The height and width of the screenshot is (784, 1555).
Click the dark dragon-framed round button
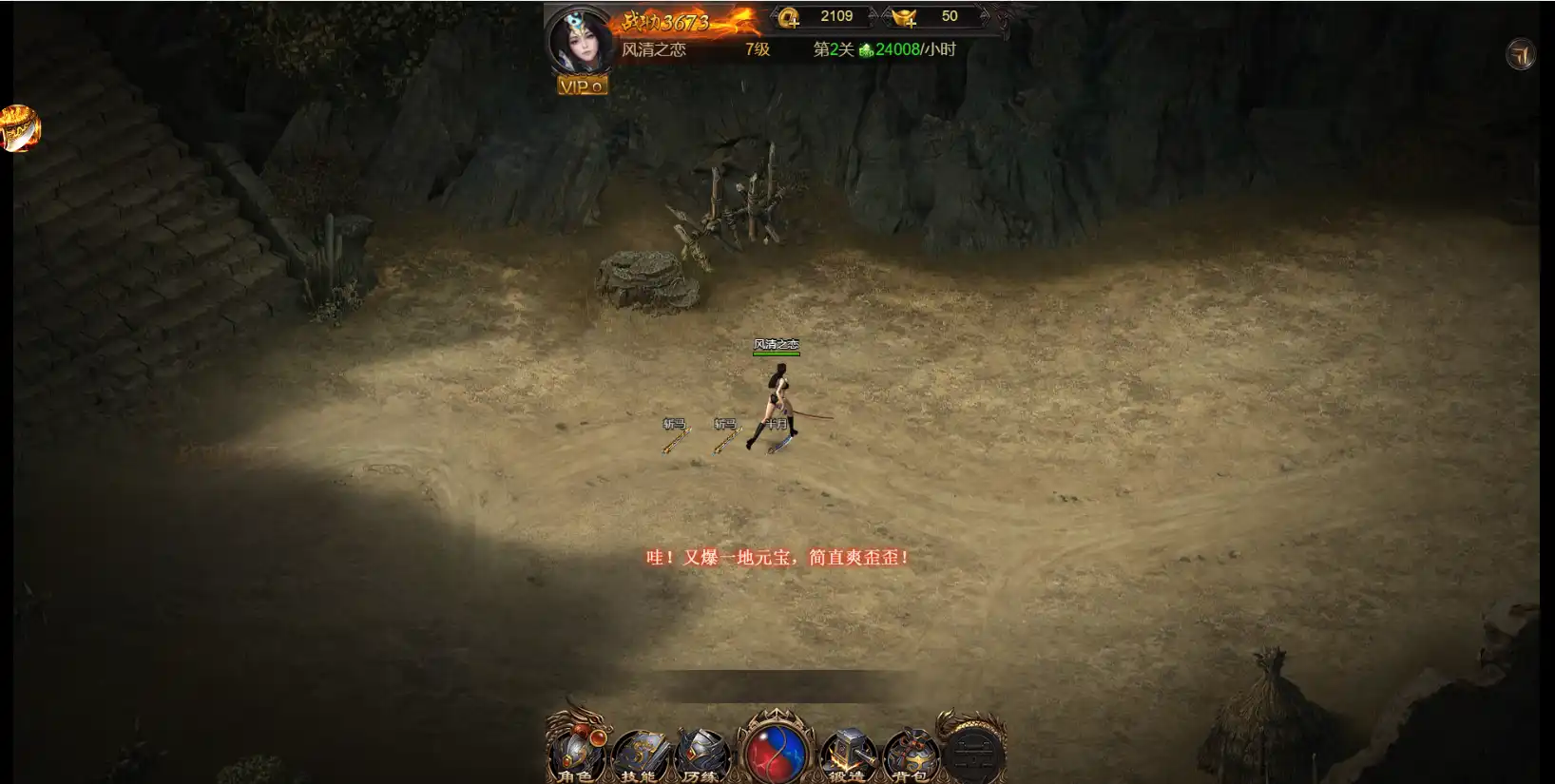973,752
